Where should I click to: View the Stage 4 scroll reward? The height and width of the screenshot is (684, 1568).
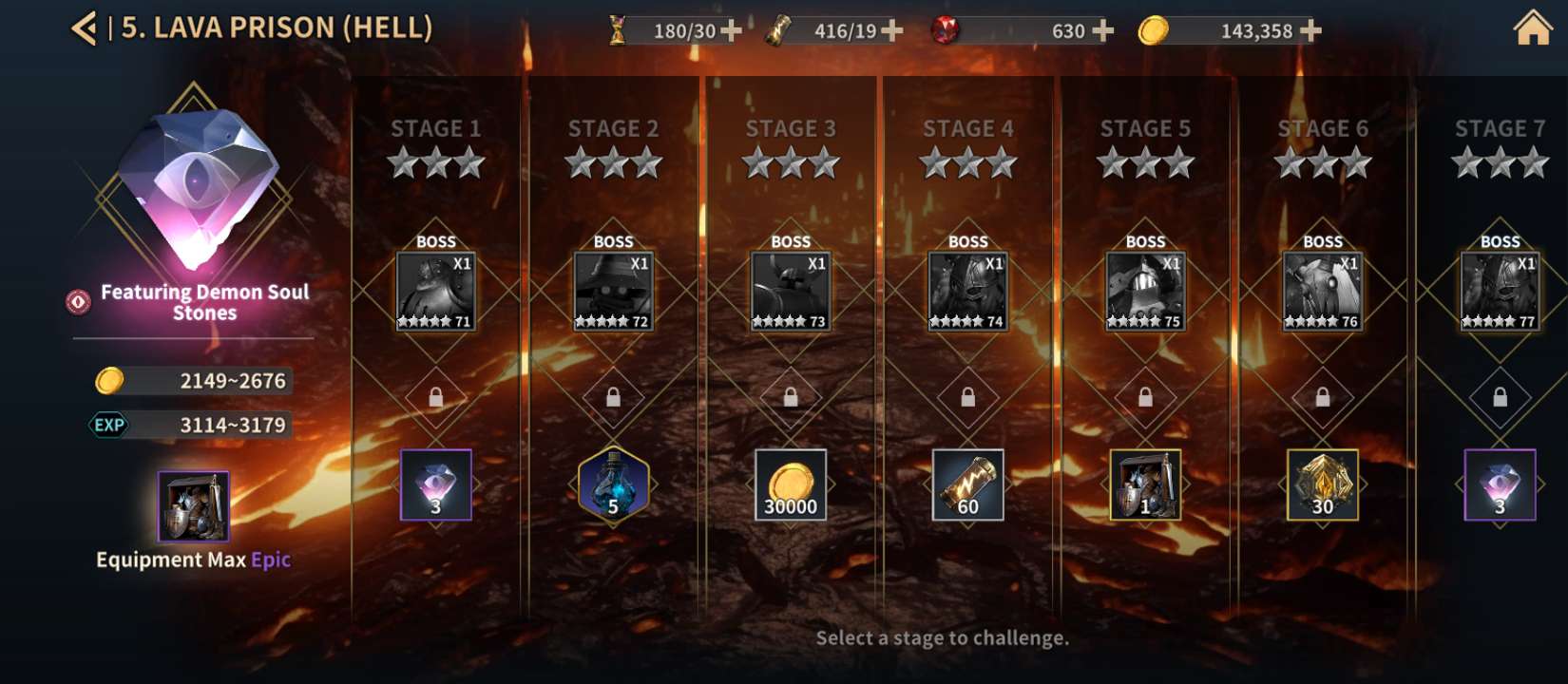[967, 484]
